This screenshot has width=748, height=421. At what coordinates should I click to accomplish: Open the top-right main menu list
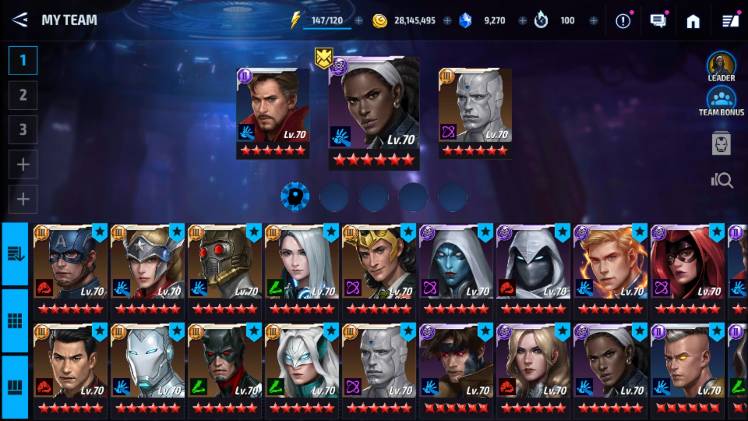[x=729, y=20]
